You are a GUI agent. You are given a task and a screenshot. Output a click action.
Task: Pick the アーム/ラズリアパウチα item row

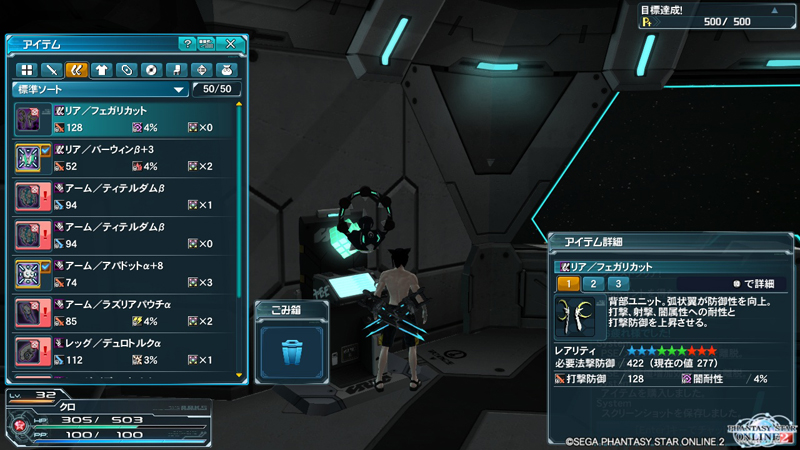tap(126, 313)
